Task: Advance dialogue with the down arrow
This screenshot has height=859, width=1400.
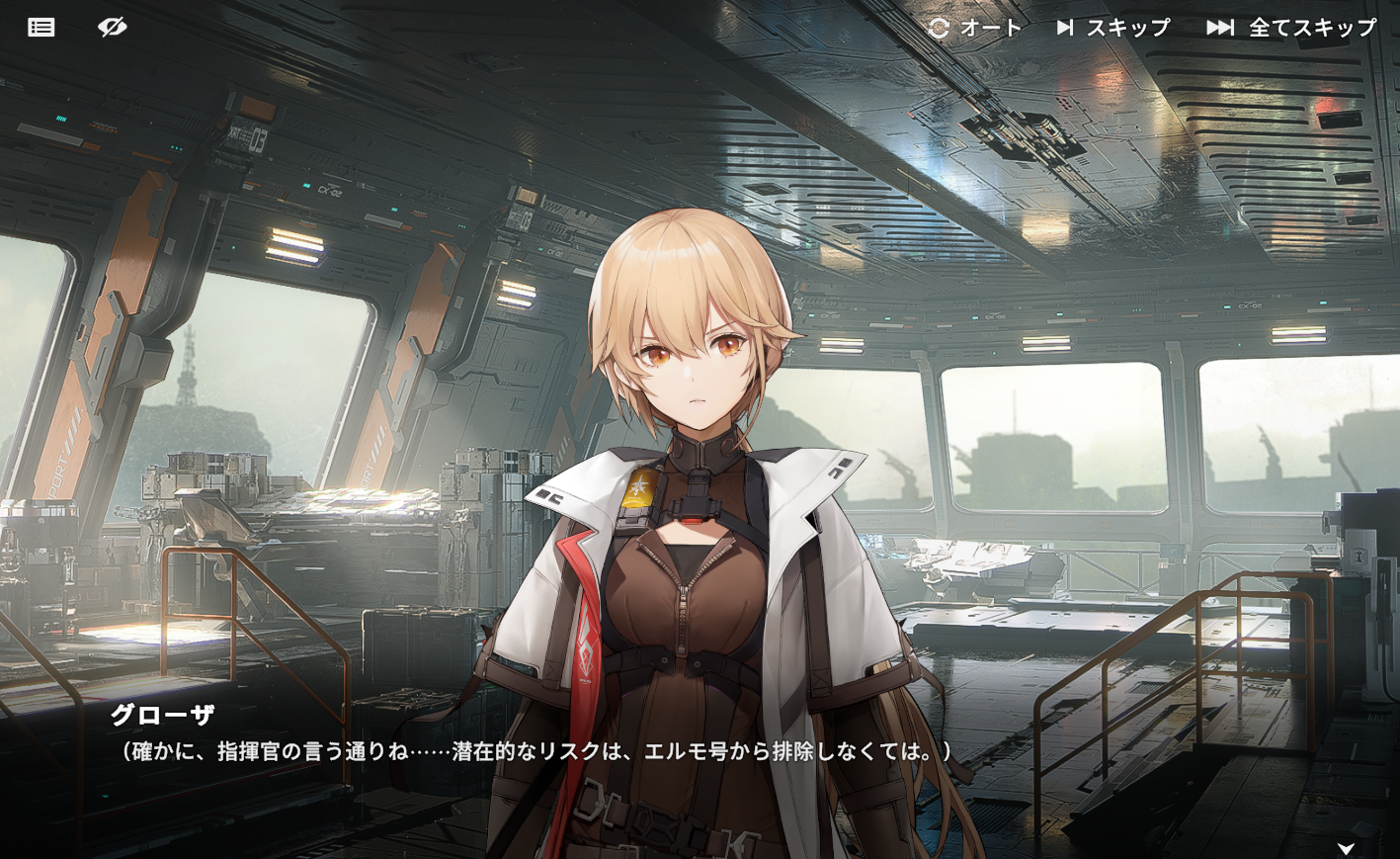Action: tap(1346, 847)
